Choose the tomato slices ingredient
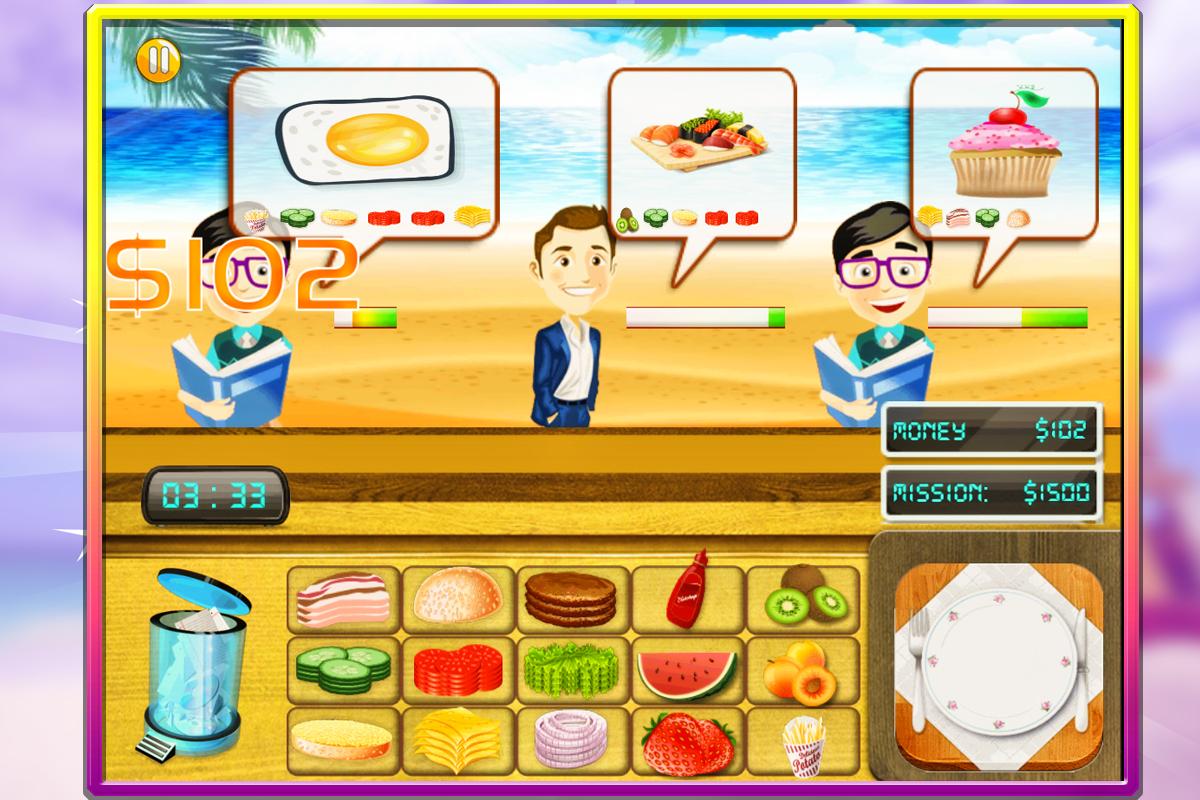Image resolution: width=1200 pixels, height=800 pixels. [x=458, y=669]
